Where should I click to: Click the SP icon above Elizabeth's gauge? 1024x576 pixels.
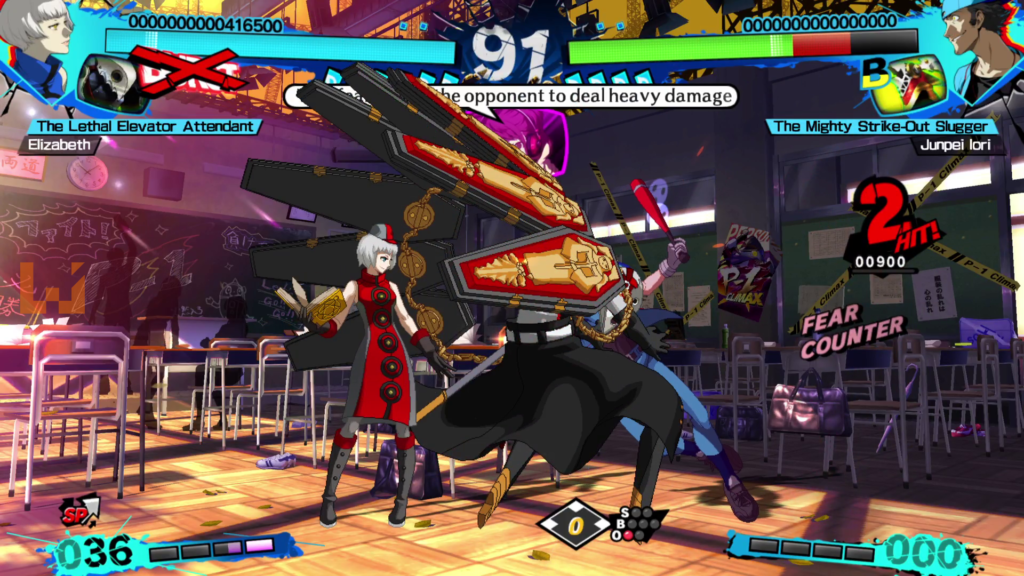click(x=80, y=511)
